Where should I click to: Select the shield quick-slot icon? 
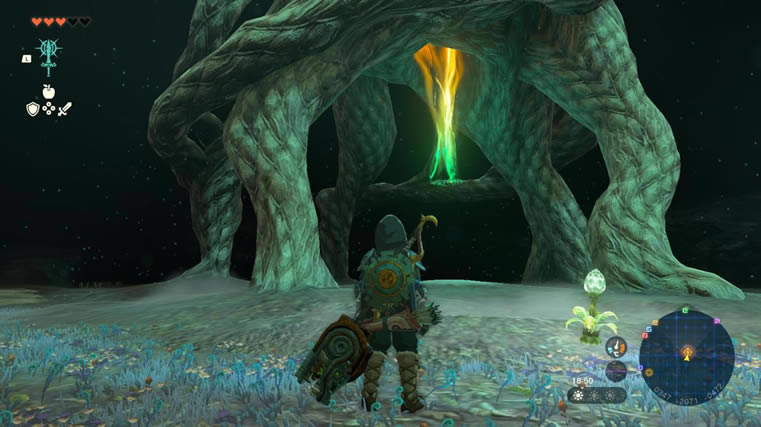(32, 108)
